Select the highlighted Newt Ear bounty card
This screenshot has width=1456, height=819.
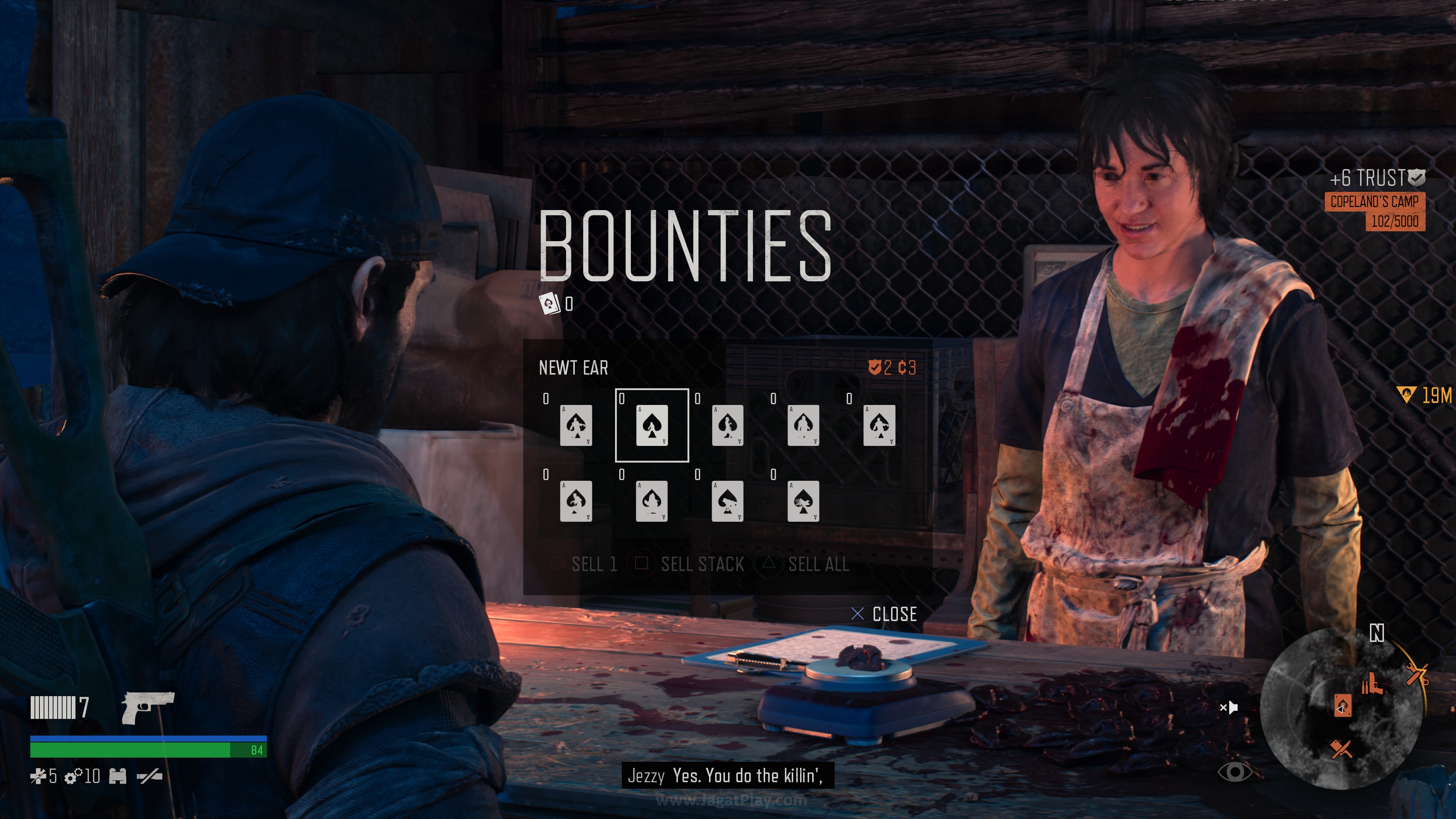652,425
